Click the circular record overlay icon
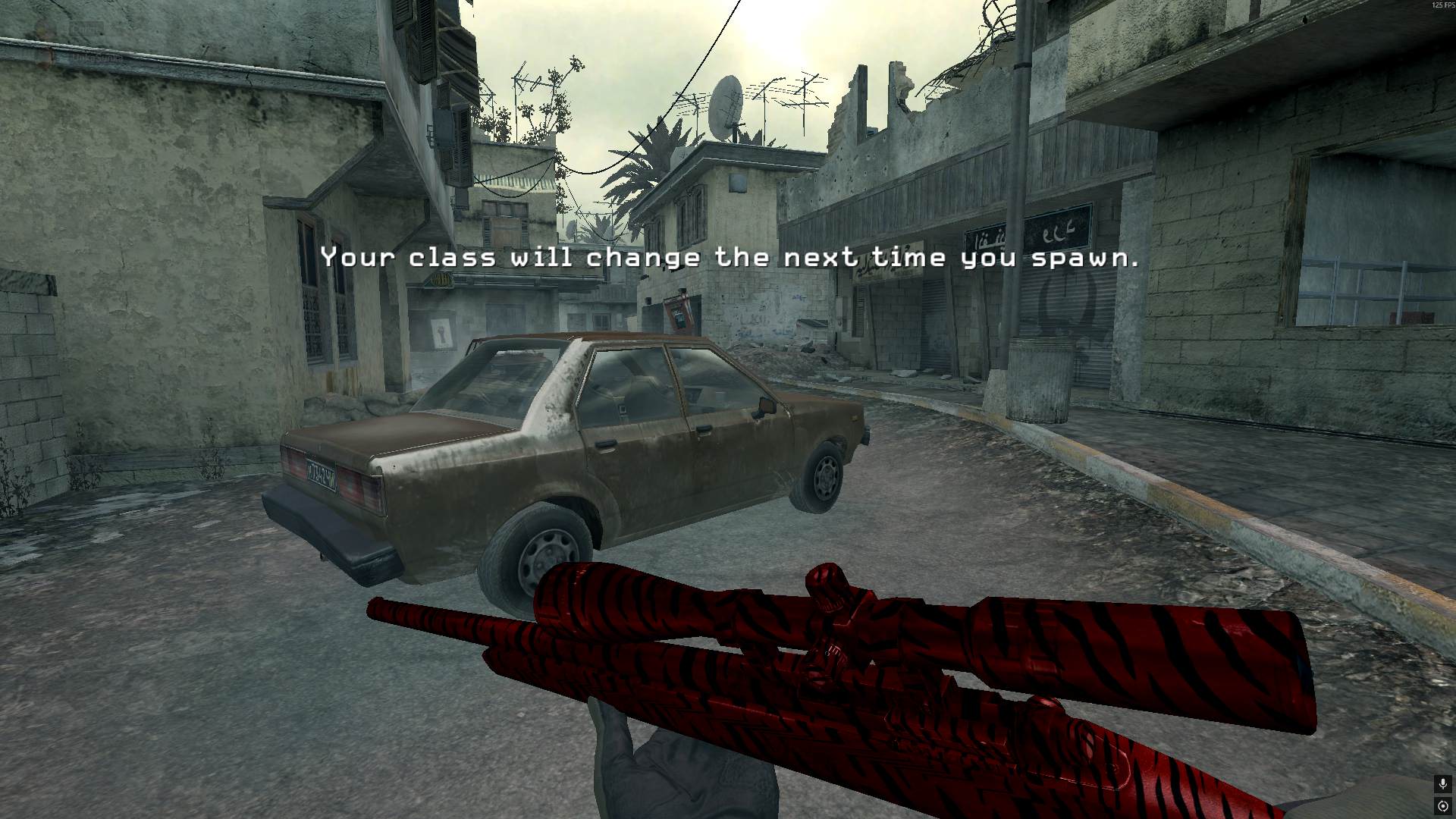The image size is (1456, 819). (x=1443, y=806)
